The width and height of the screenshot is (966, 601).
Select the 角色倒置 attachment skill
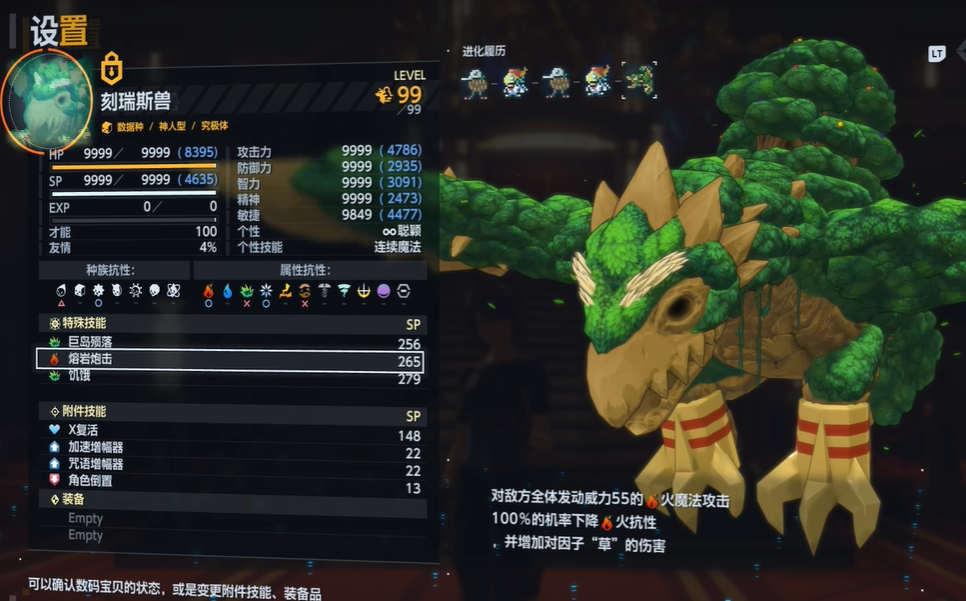coord(230,481)
